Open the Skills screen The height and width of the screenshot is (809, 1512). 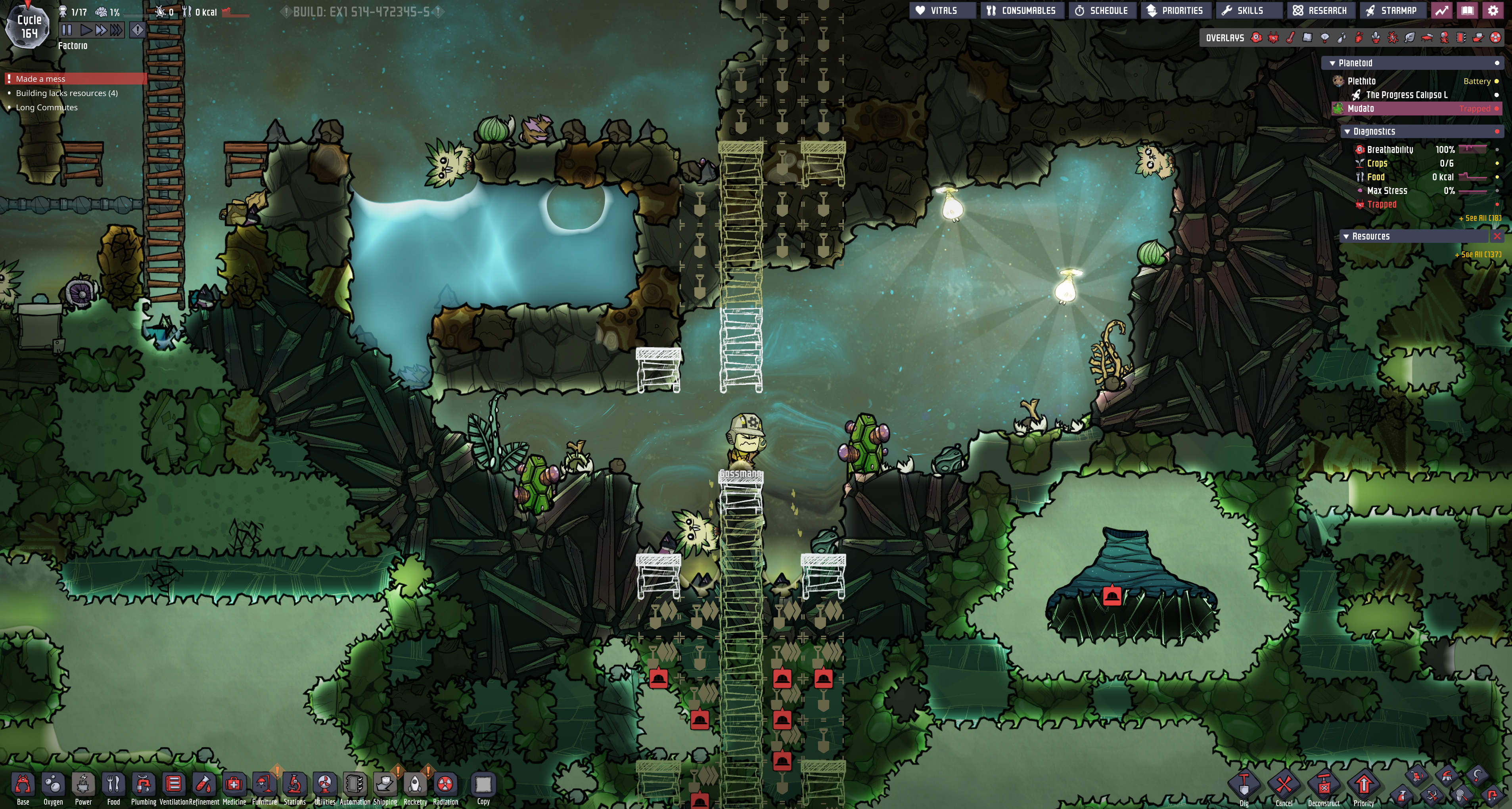click(1243, 11)
